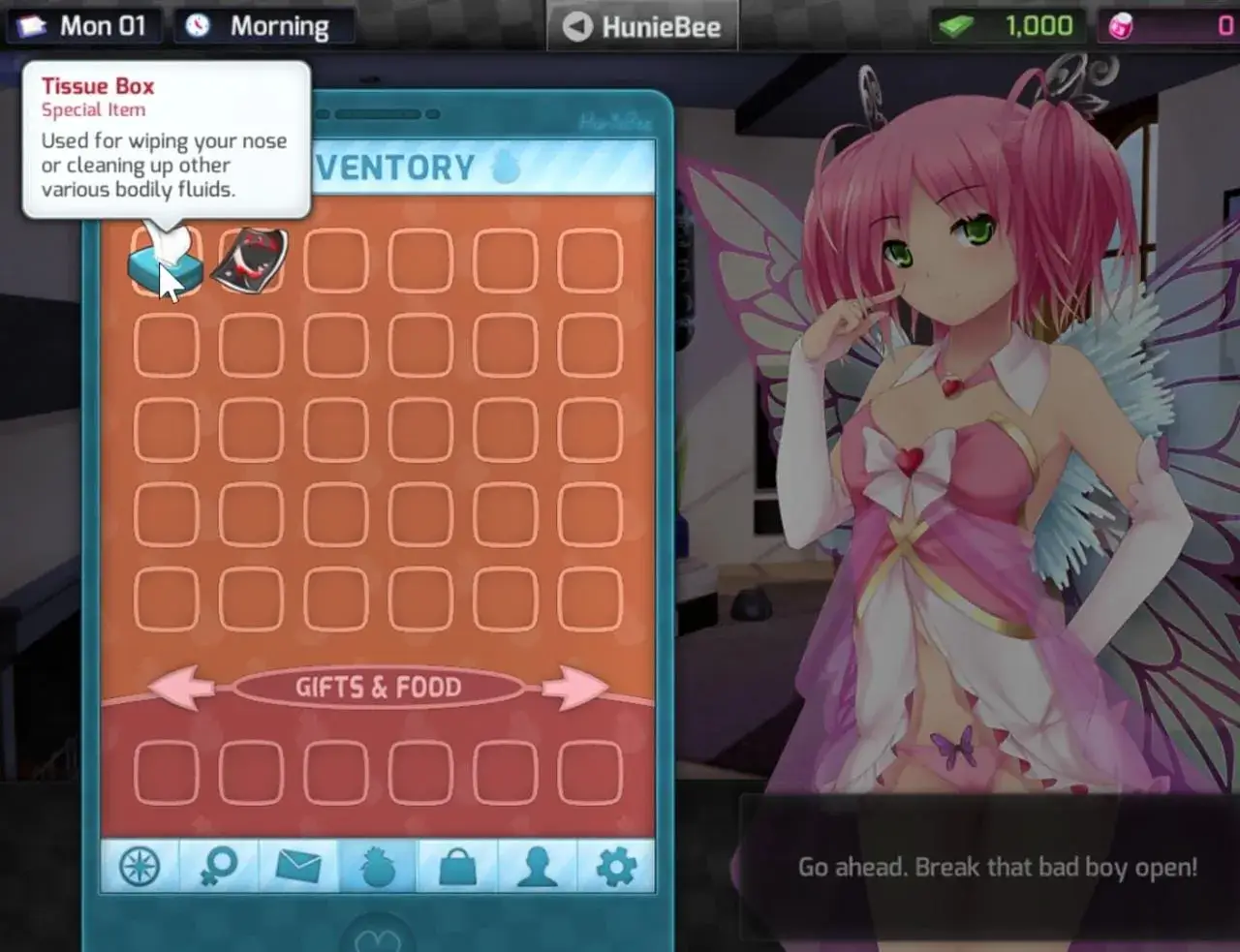Select the female symbol girls icon
This screenshot has height=952, width=1240.
click(220, 866)
